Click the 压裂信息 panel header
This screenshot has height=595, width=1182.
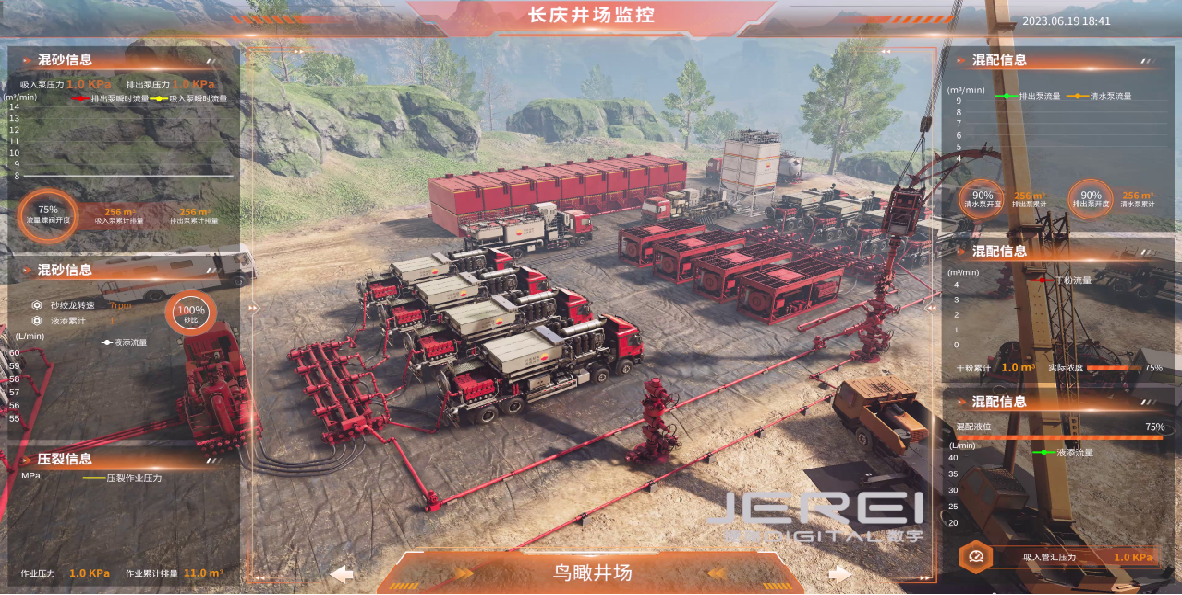[66, 459]
